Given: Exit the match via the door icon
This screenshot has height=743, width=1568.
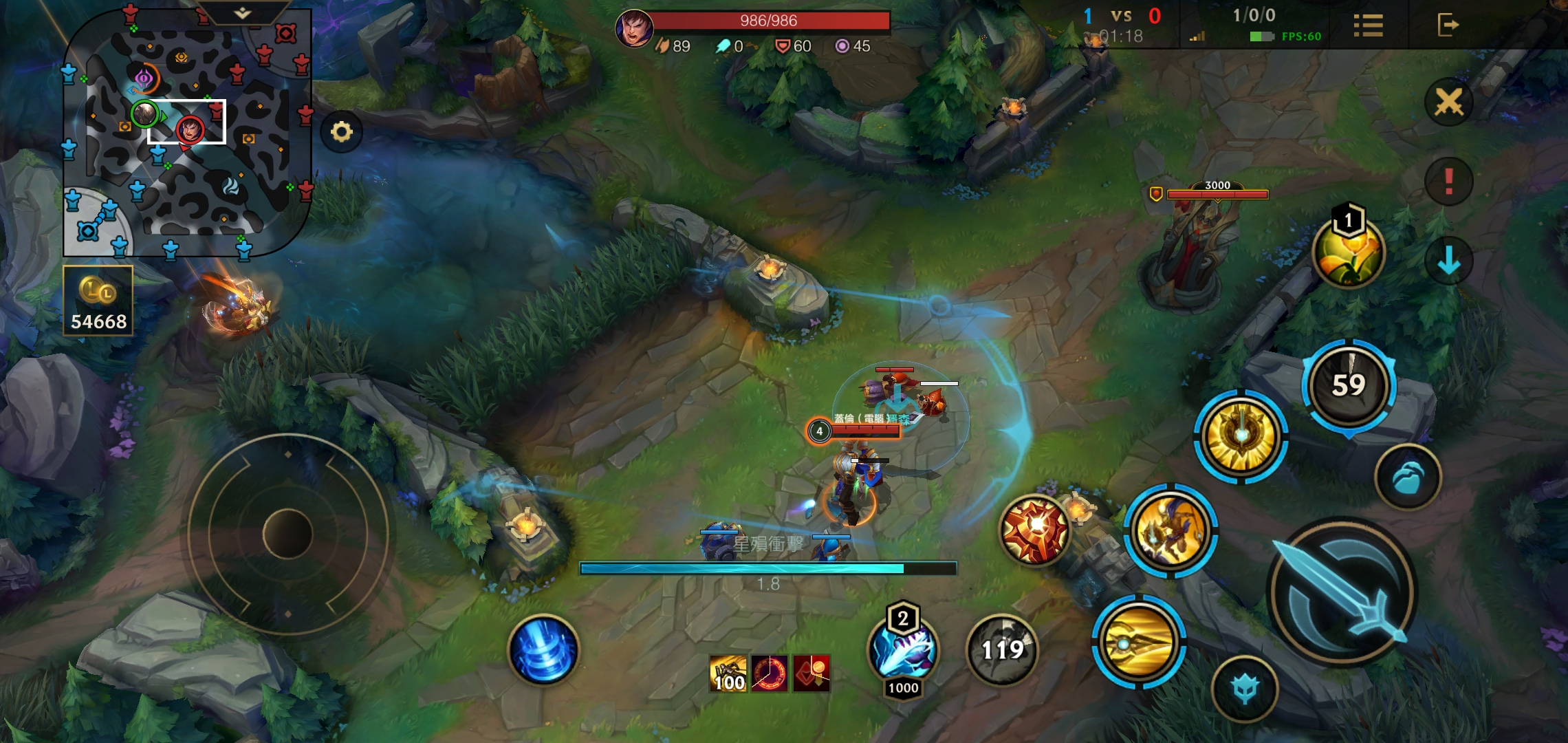Looking at the screenshot, I should coord(1448,25).
